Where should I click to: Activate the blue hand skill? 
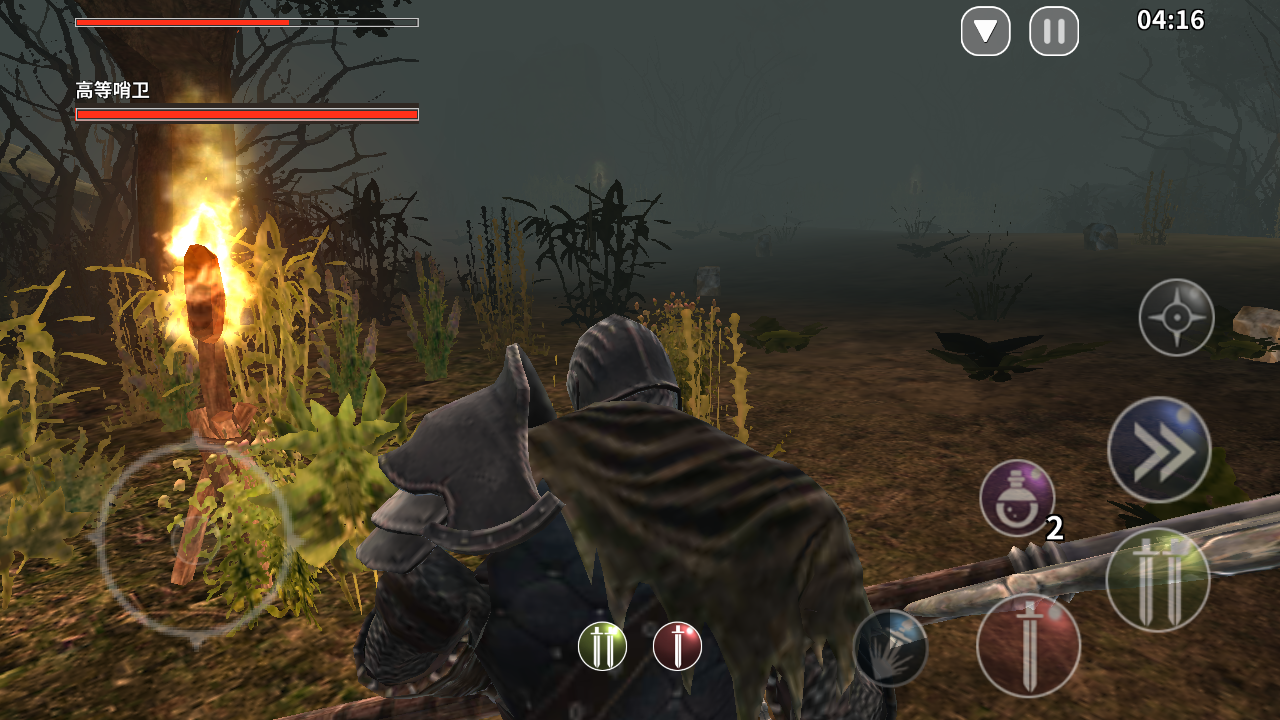pos(890,647)
